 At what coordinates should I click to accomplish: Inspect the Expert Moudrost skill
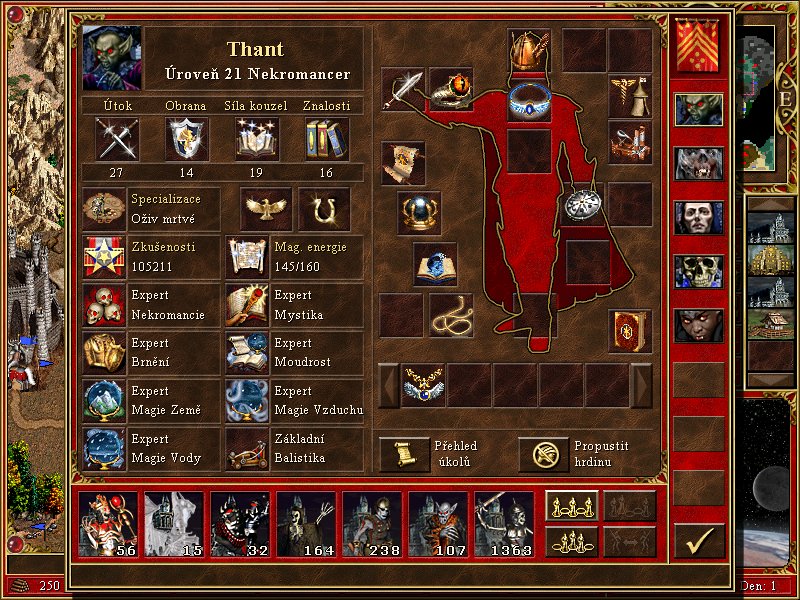pyautogui.click(x=248, y=353)
